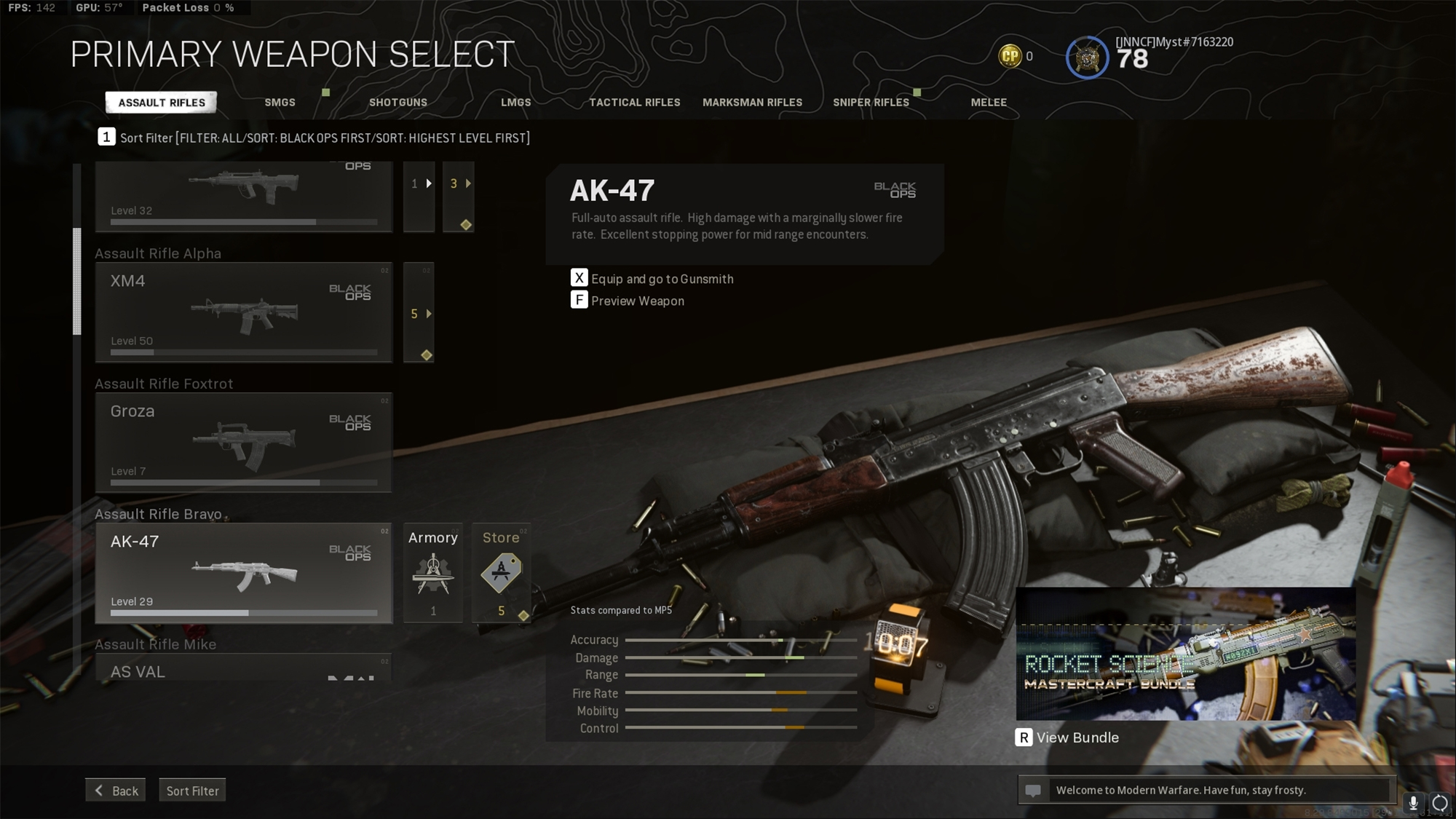This screenshot has height=819, width=1456.
Task: Expand the blueprint panel showing 5 variants
Action: [419, 313]
